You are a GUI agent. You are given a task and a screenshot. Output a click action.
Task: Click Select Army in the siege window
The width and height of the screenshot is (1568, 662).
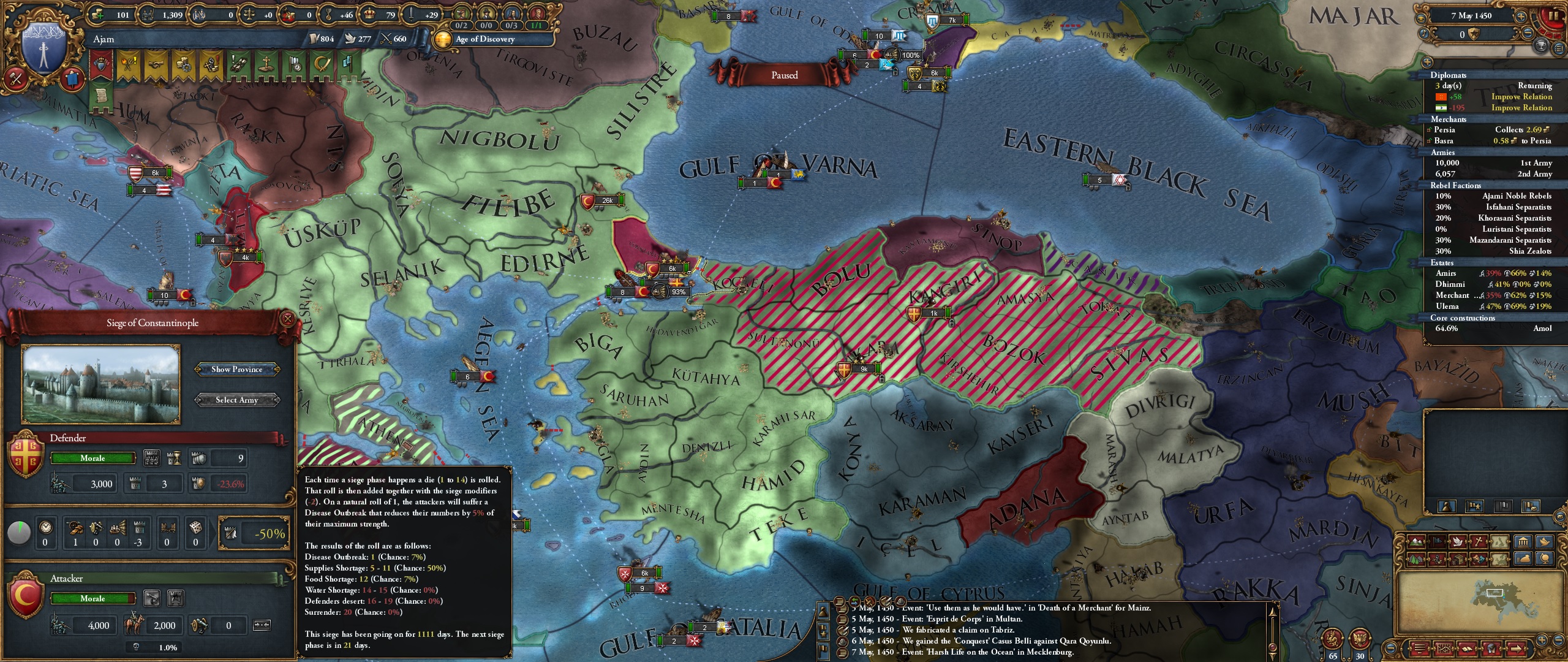tap(237, 400)
